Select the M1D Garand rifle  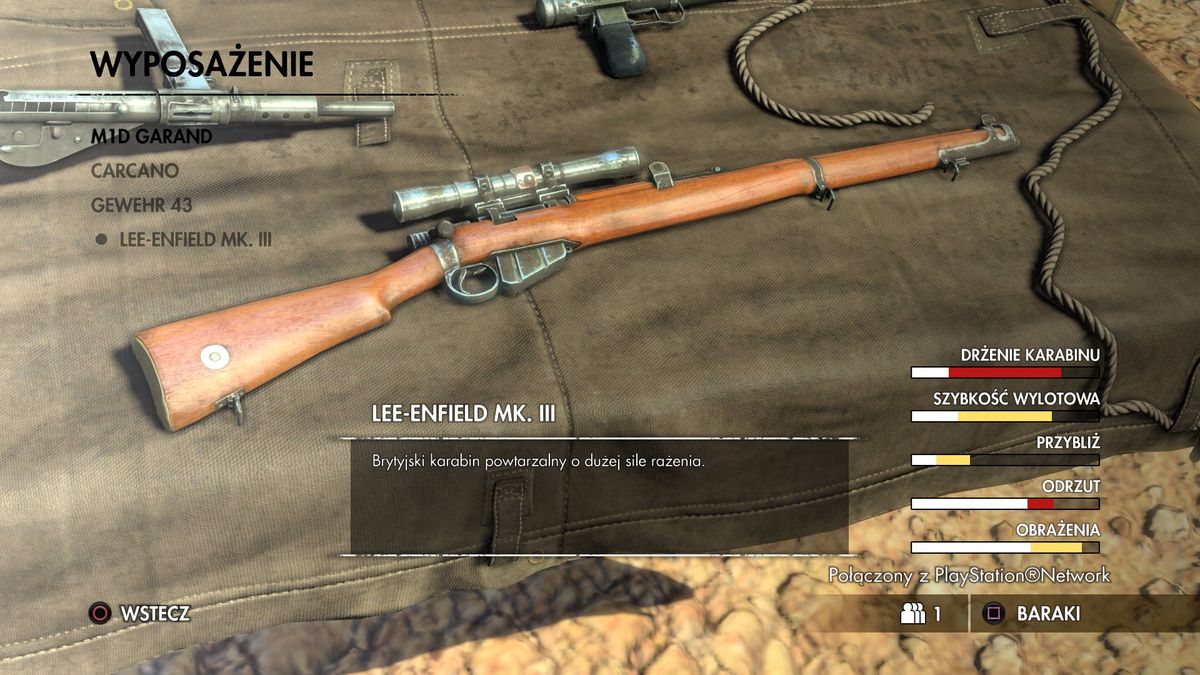[x=152, y=137]
